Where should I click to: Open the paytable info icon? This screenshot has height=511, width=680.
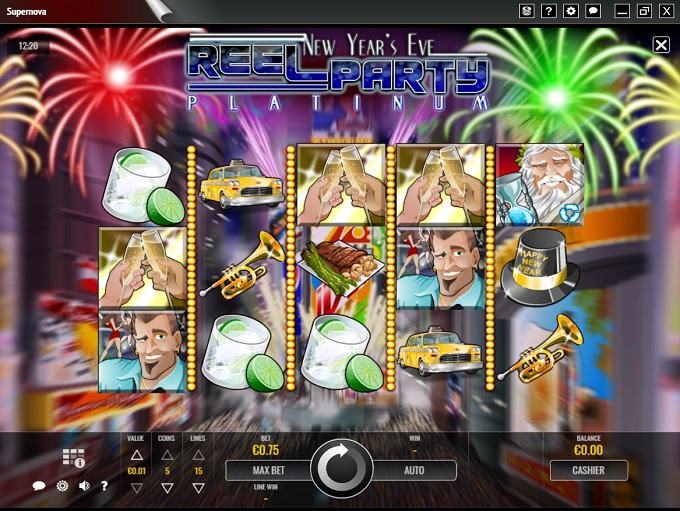73,458
